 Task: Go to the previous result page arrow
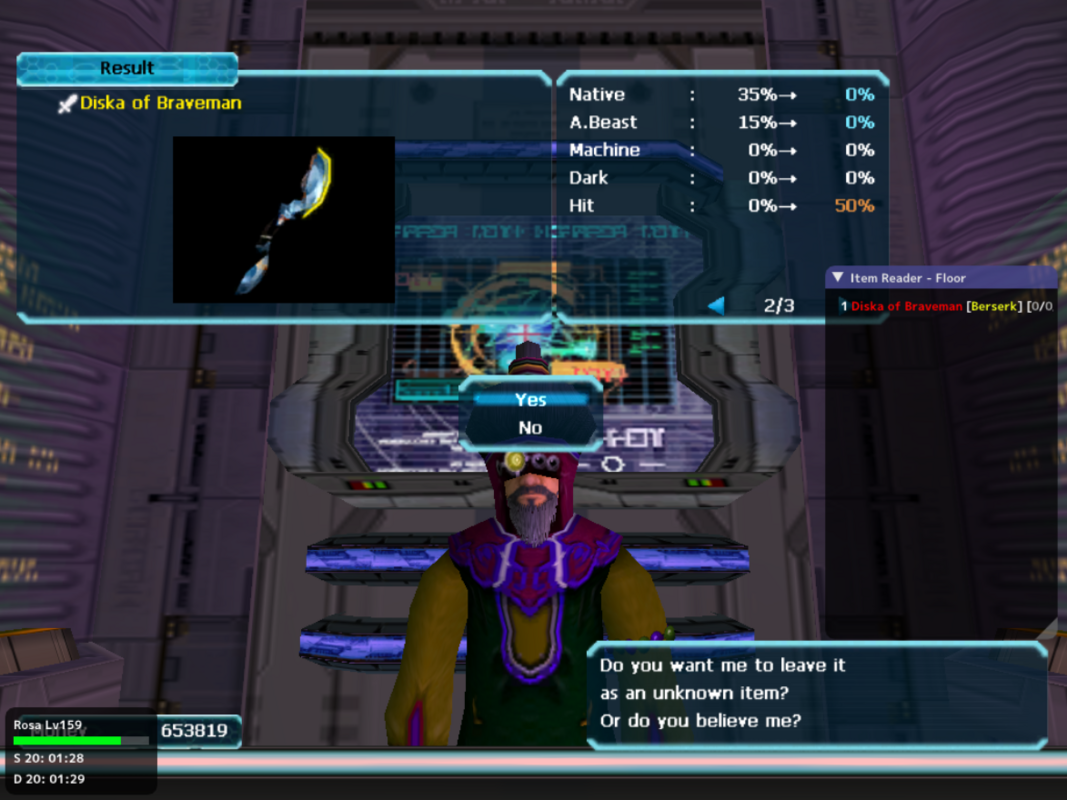pyautogui.click(x=716, y=305)
